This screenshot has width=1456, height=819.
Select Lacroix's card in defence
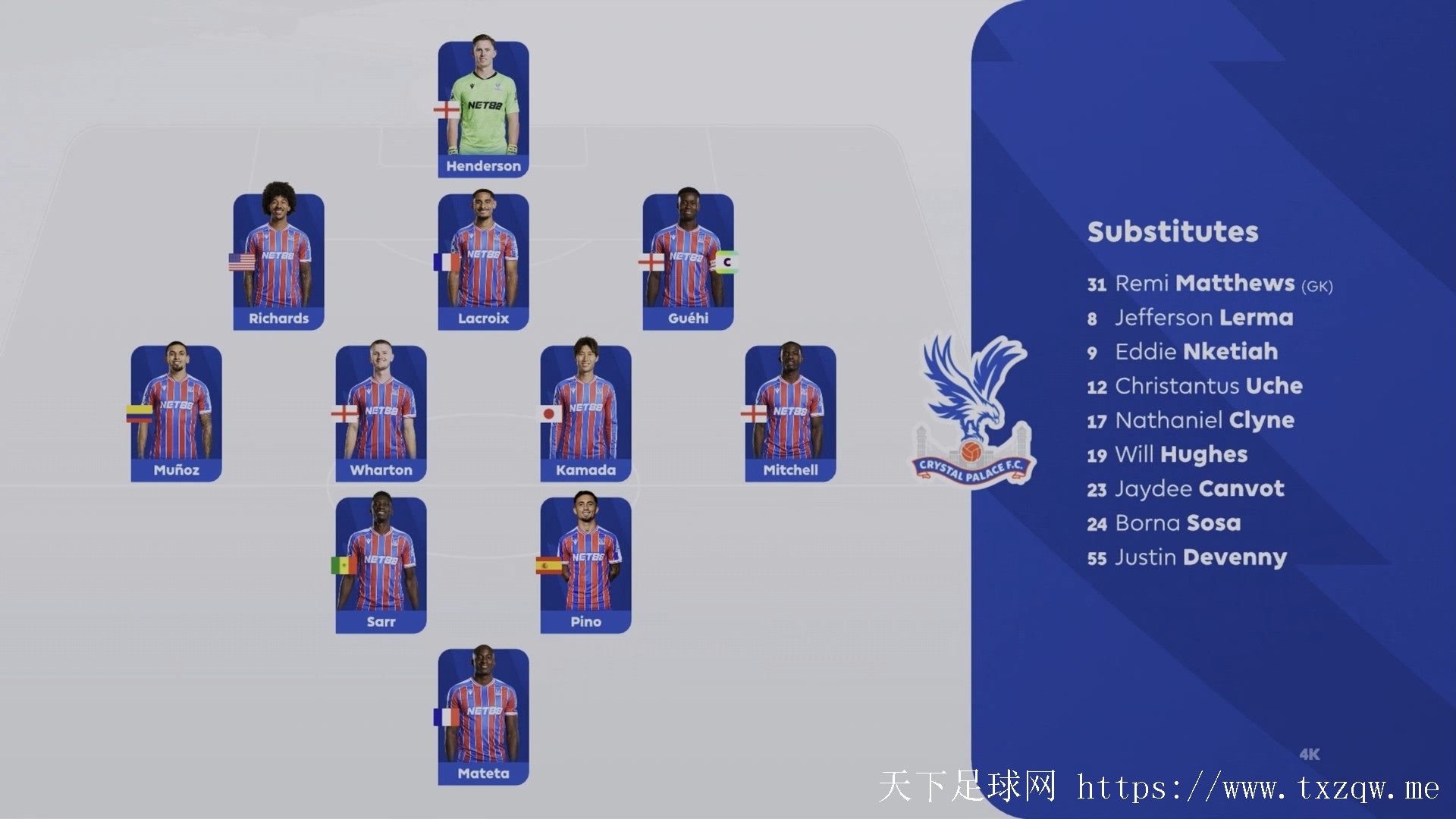pos(483,262)
